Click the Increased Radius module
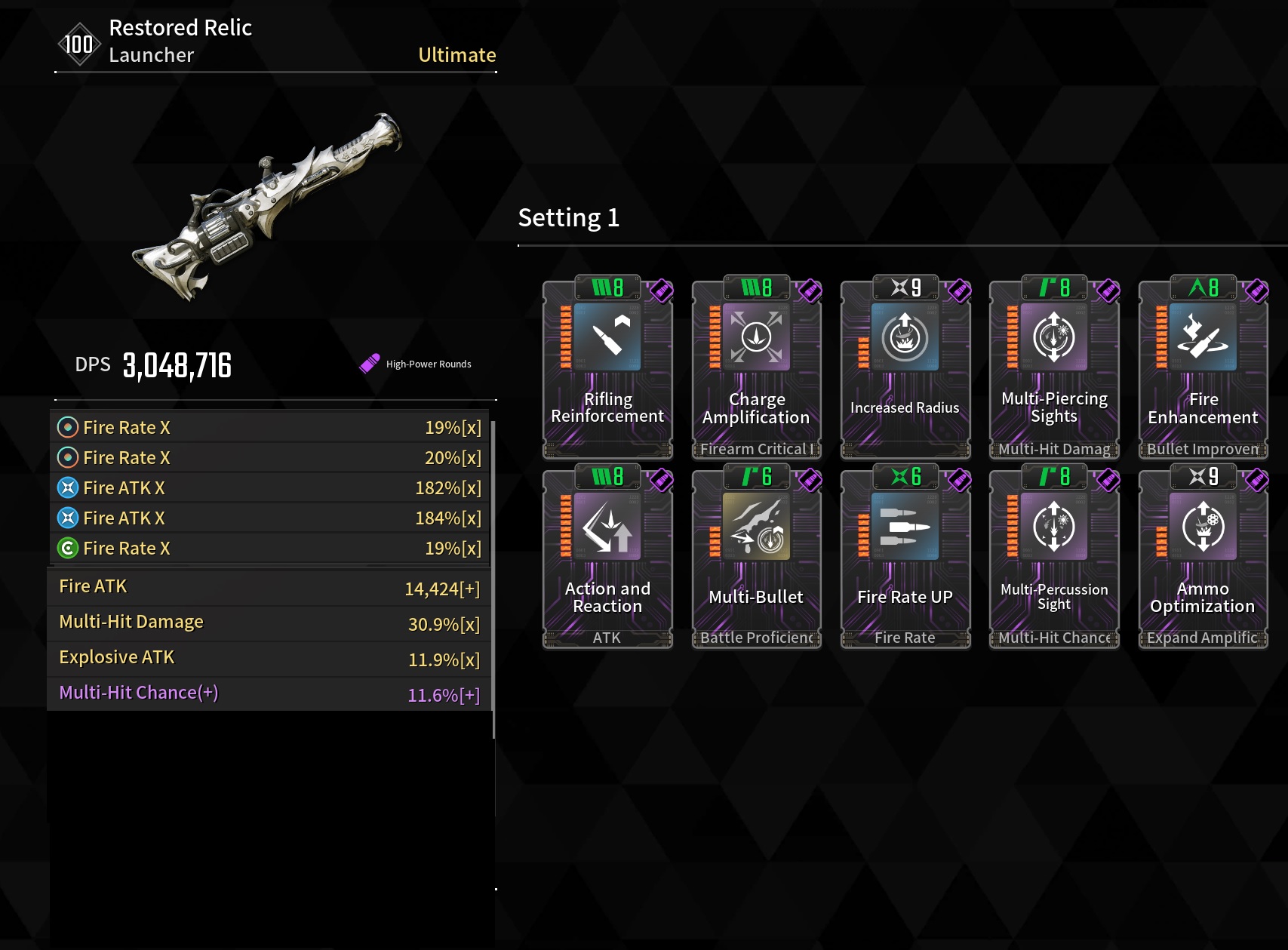Screen dimensions: 1288x950 (905, 367)
